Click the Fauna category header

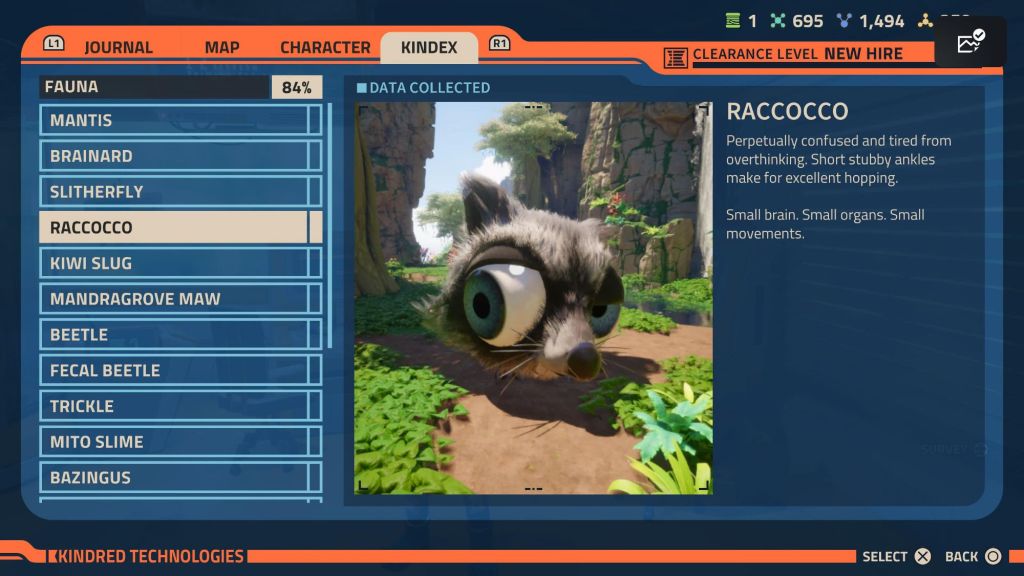pos(155,87)
